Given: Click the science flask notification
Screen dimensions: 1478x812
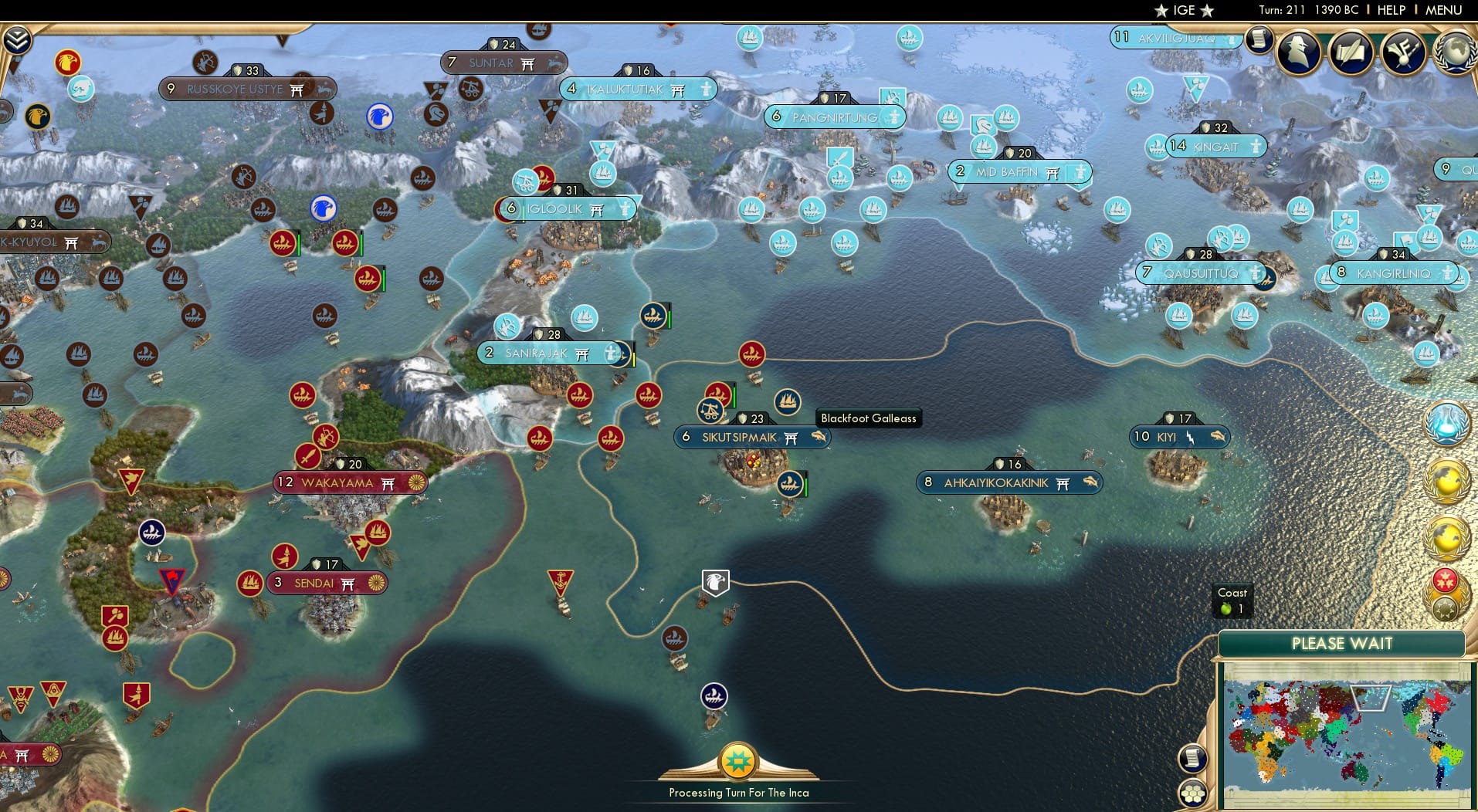Looking at the screenshot, I should tap(1447, 424).
